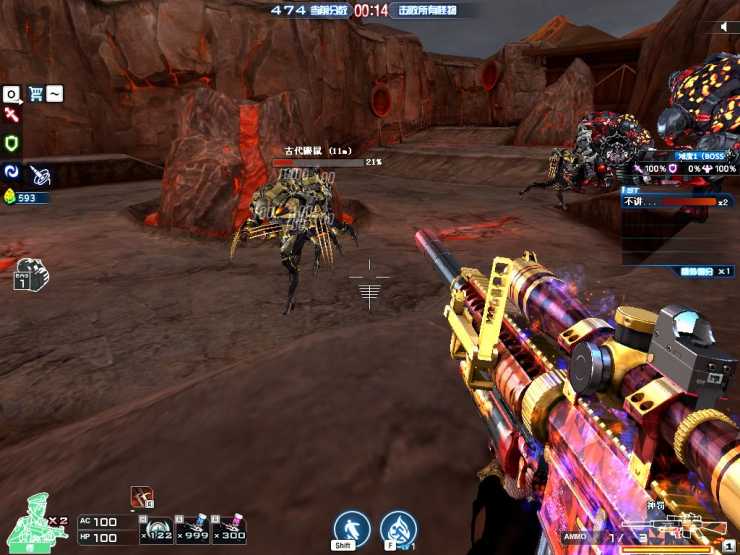Click the green shield buff icon
Viewport: 740px width, 555px height.
pos(12,143)
